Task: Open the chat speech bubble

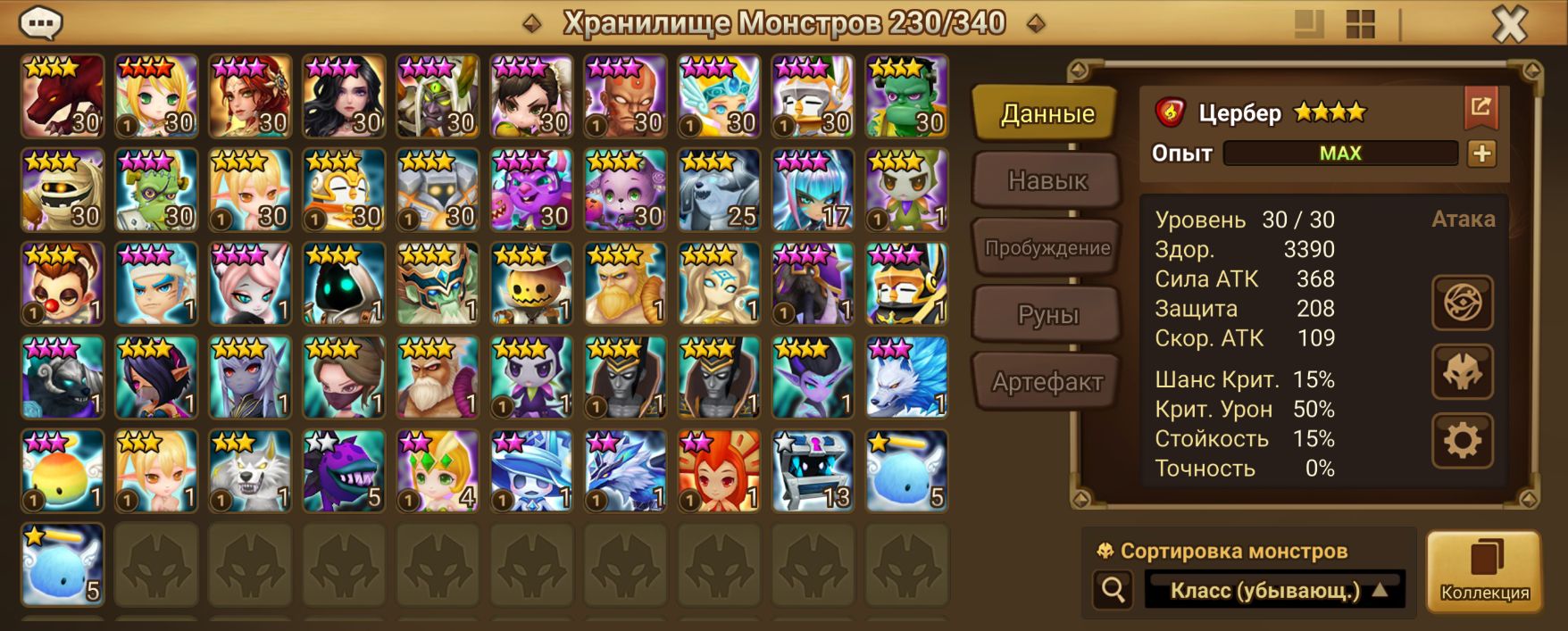Action: (40, 23)
